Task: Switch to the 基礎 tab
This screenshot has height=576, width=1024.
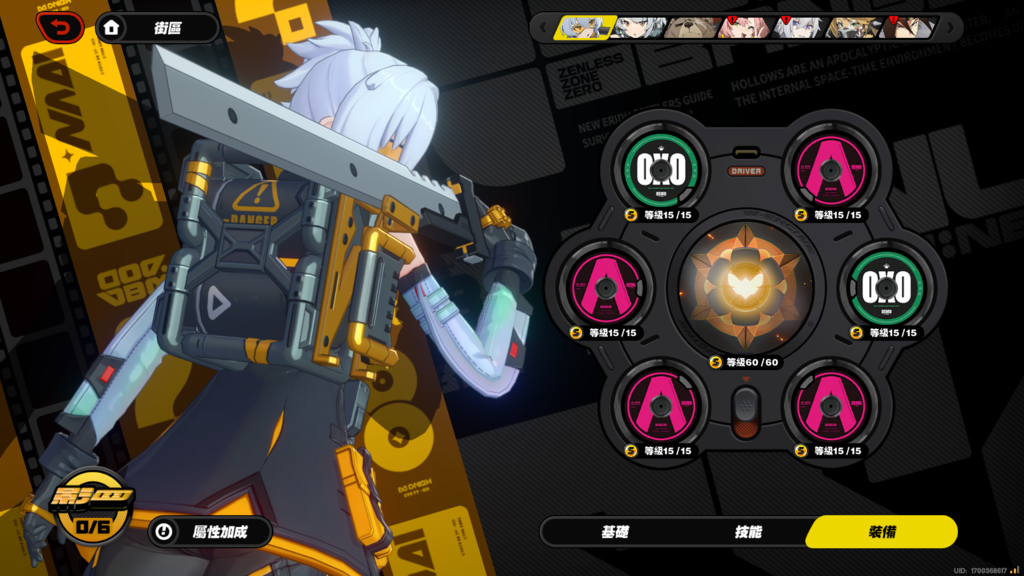Action: point(615,532)
